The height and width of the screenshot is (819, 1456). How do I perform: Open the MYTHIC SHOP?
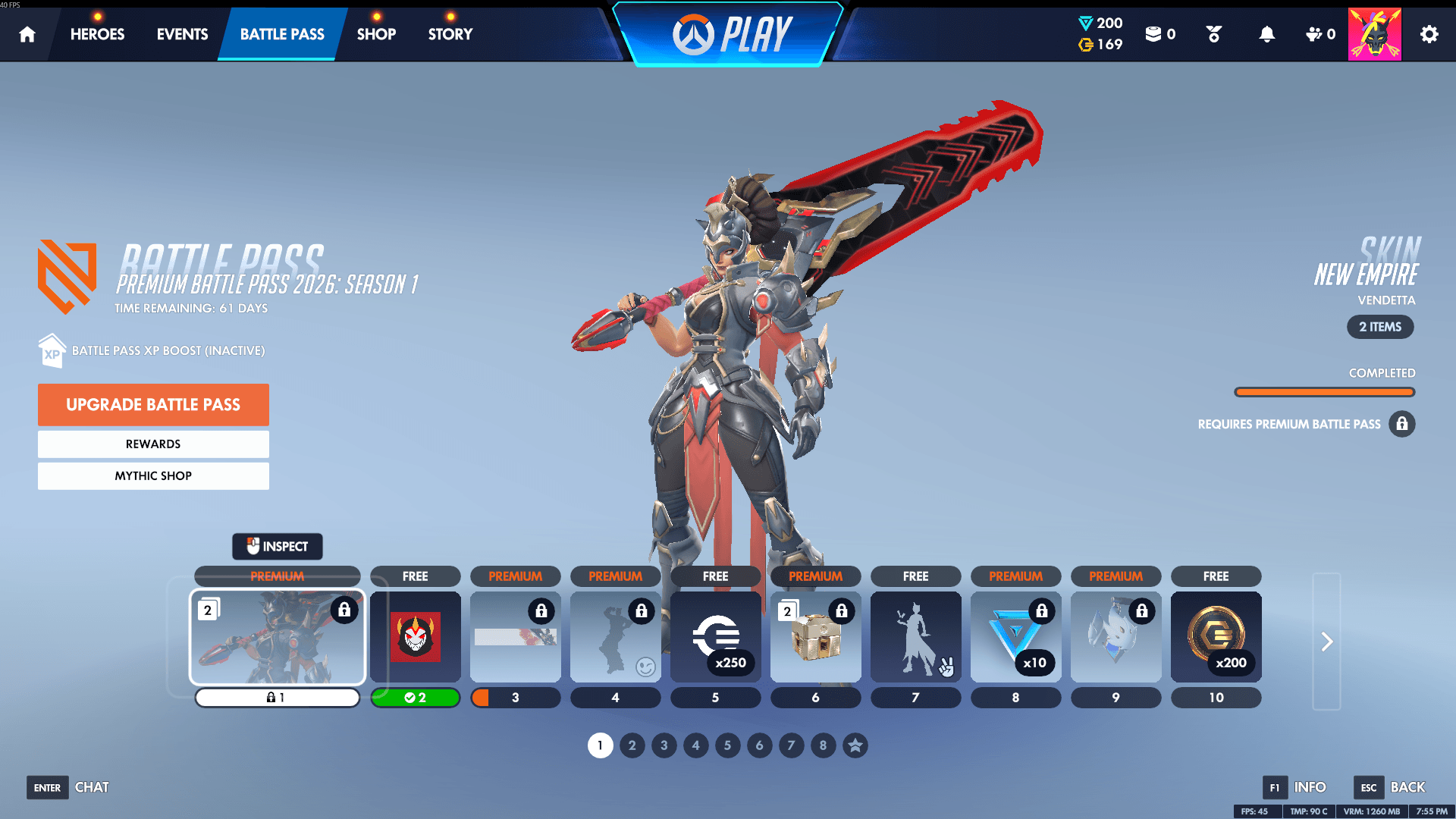click(153, 475)
